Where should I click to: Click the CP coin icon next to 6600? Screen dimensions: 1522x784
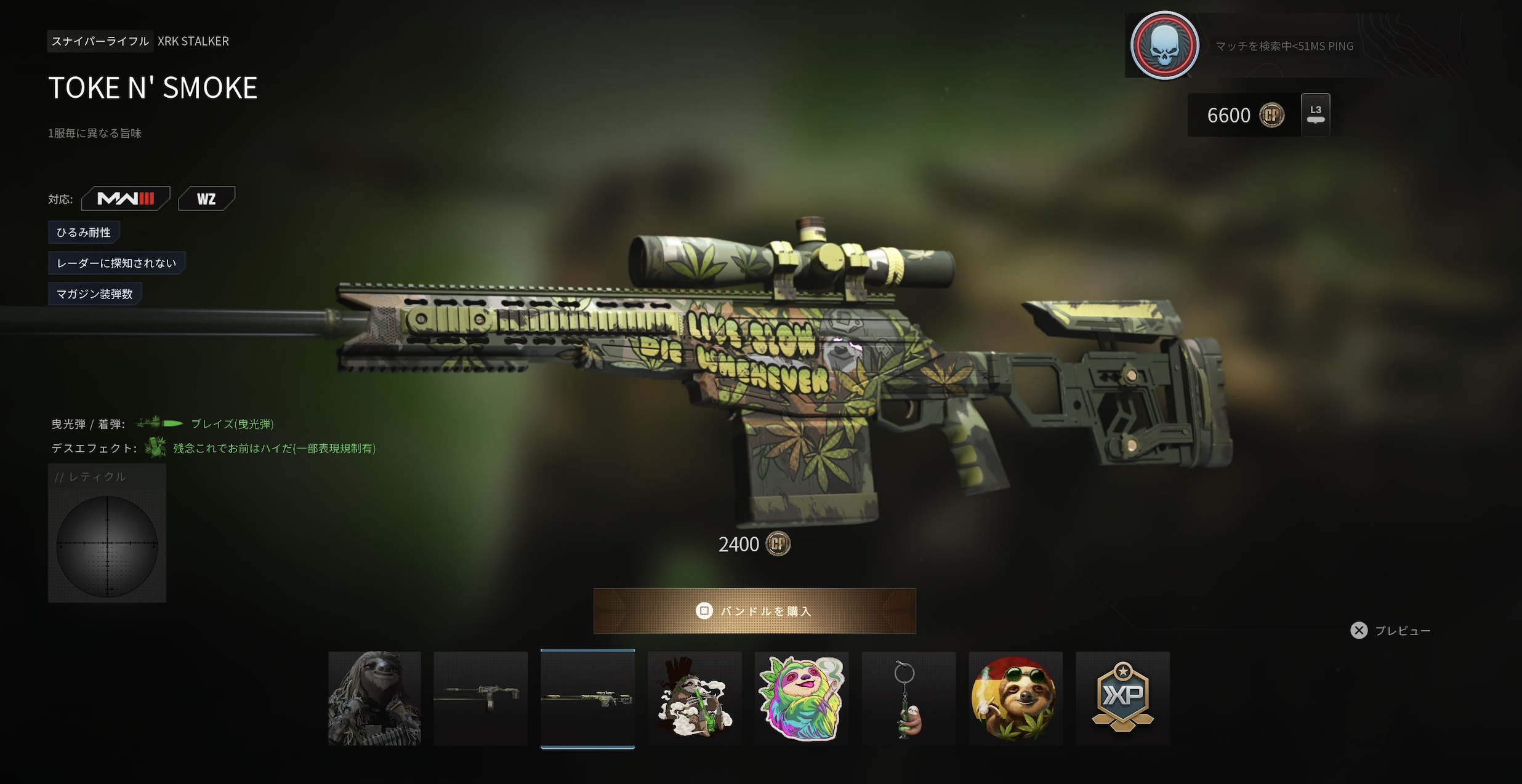(1273, 114)
